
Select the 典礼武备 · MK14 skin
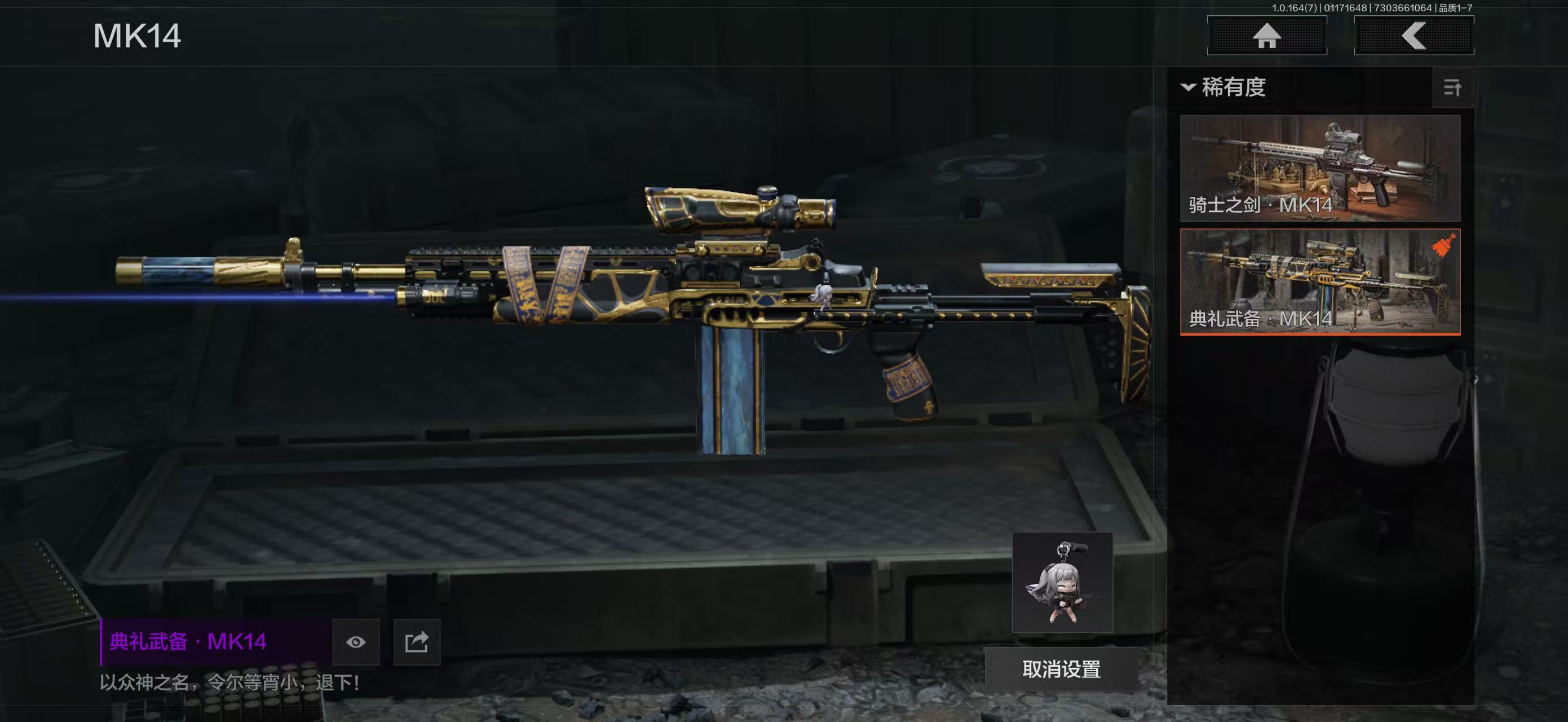pyautogui.click(x=1320, y=282)
